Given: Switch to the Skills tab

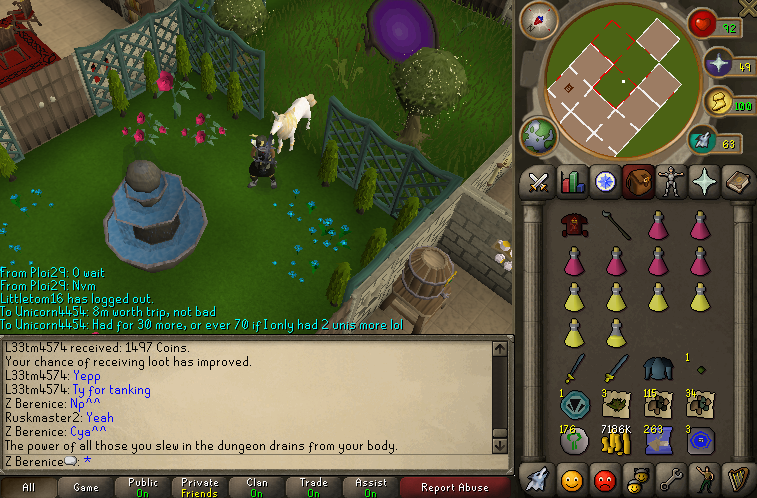Looking at the screenshot, I should click(x=573, y=182).
